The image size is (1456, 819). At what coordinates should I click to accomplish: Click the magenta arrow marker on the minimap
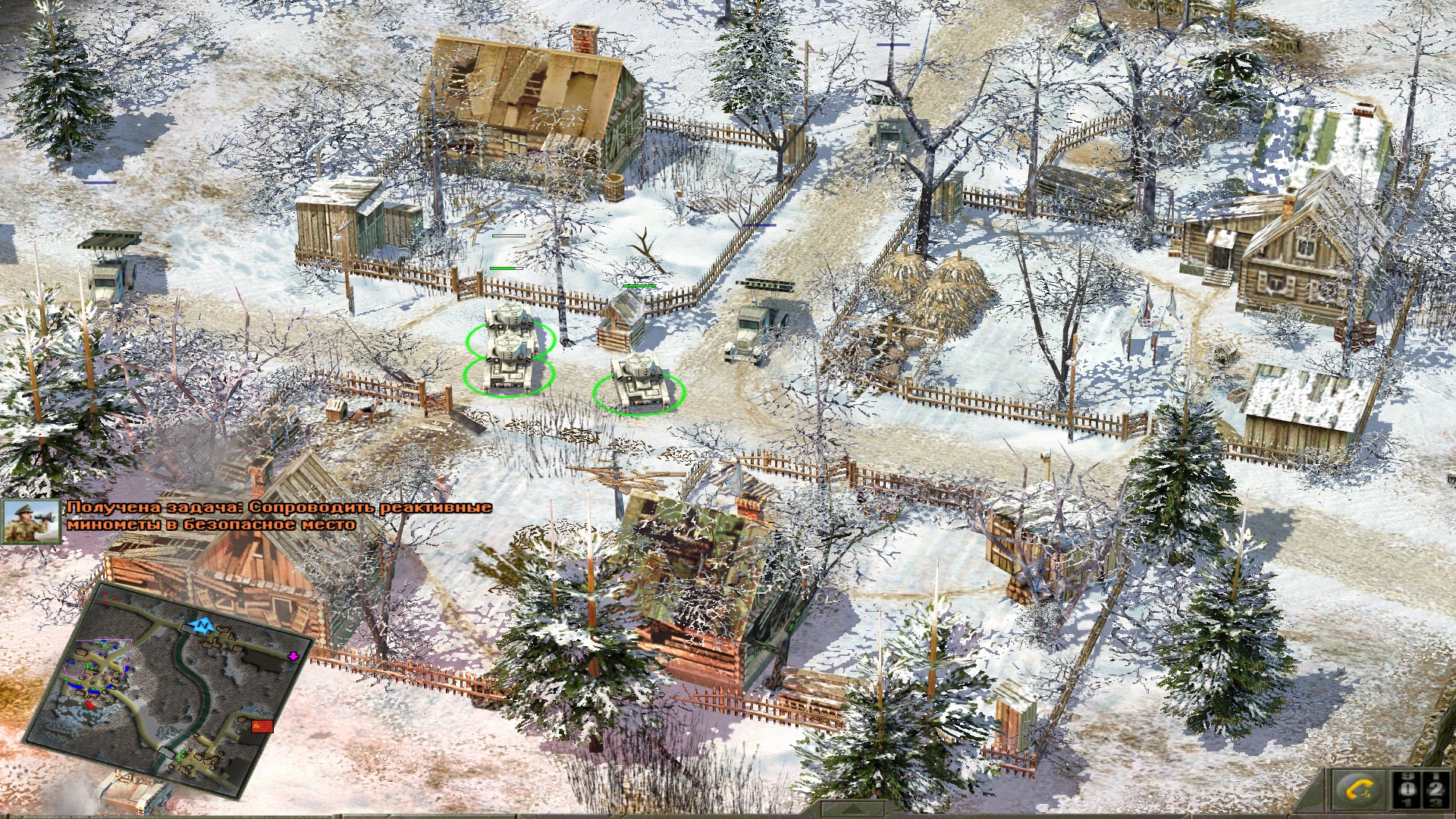click(x=294, y=657)
